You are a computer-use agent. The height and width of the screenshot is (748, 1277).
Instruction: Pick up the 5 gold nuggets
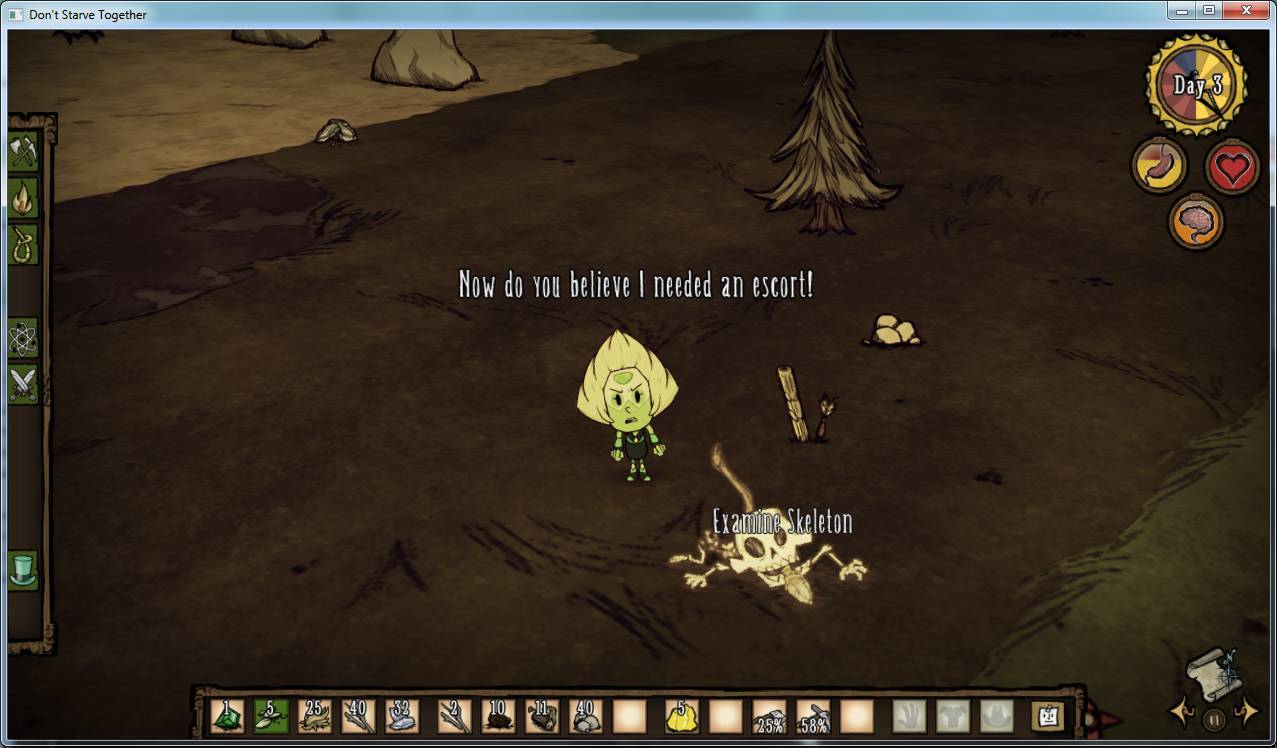tap(682, 716)
